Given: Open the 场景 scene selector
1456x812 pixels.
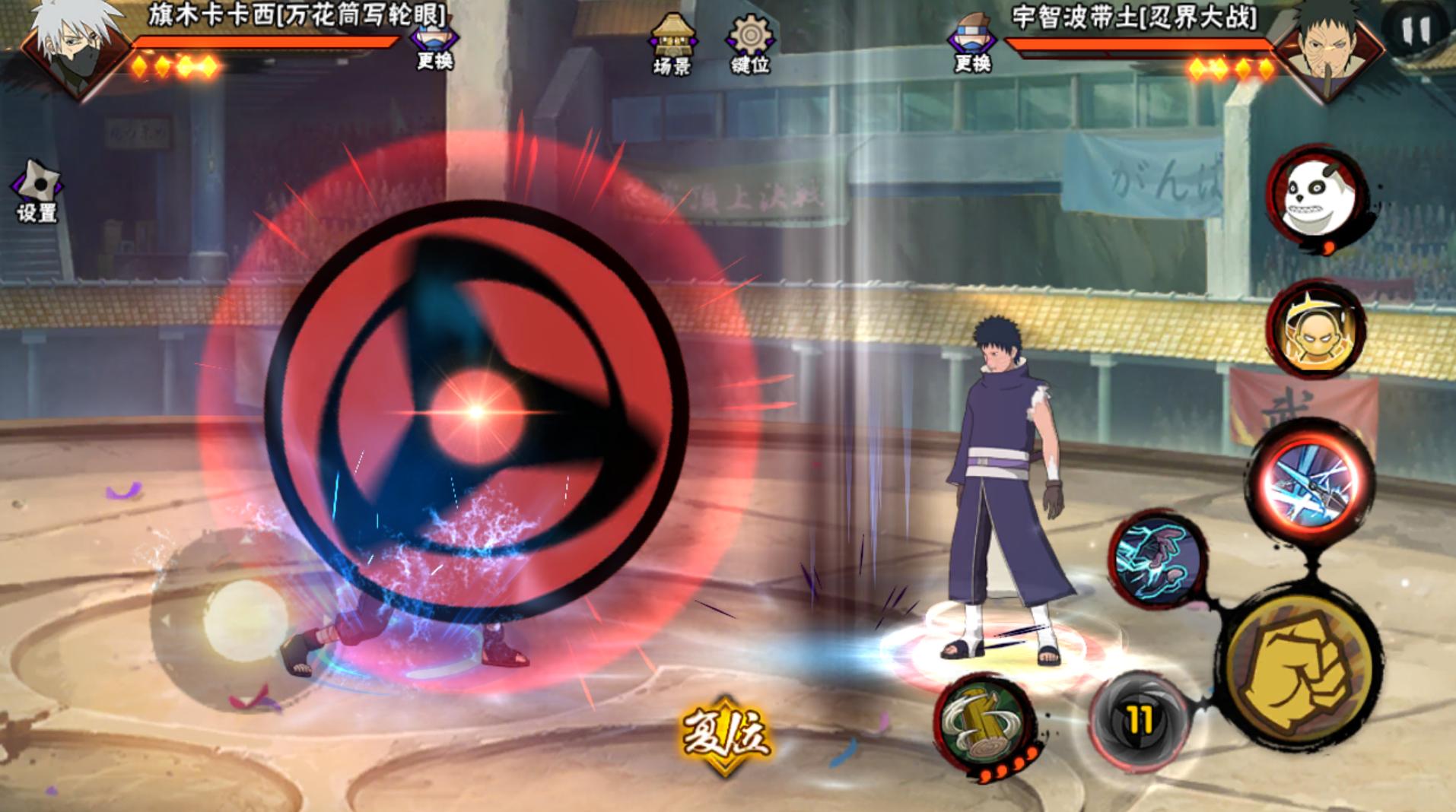Looking at the screenshot, I should 672,44.
